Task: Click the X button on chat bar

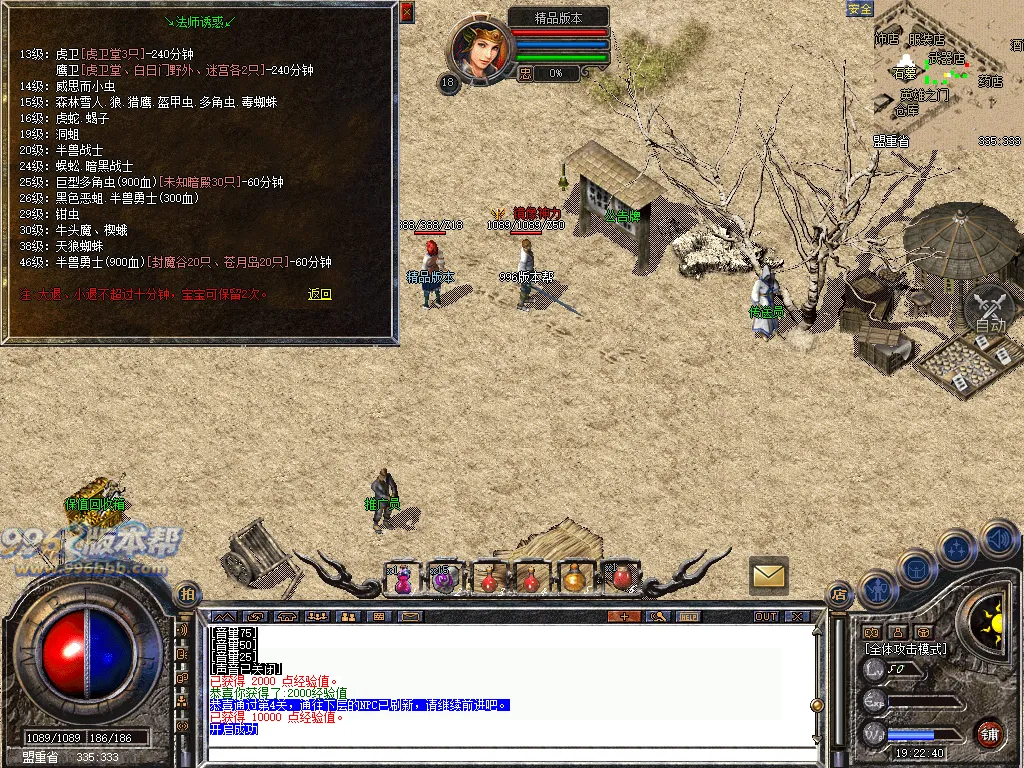Action: click(x=797, y=616)
